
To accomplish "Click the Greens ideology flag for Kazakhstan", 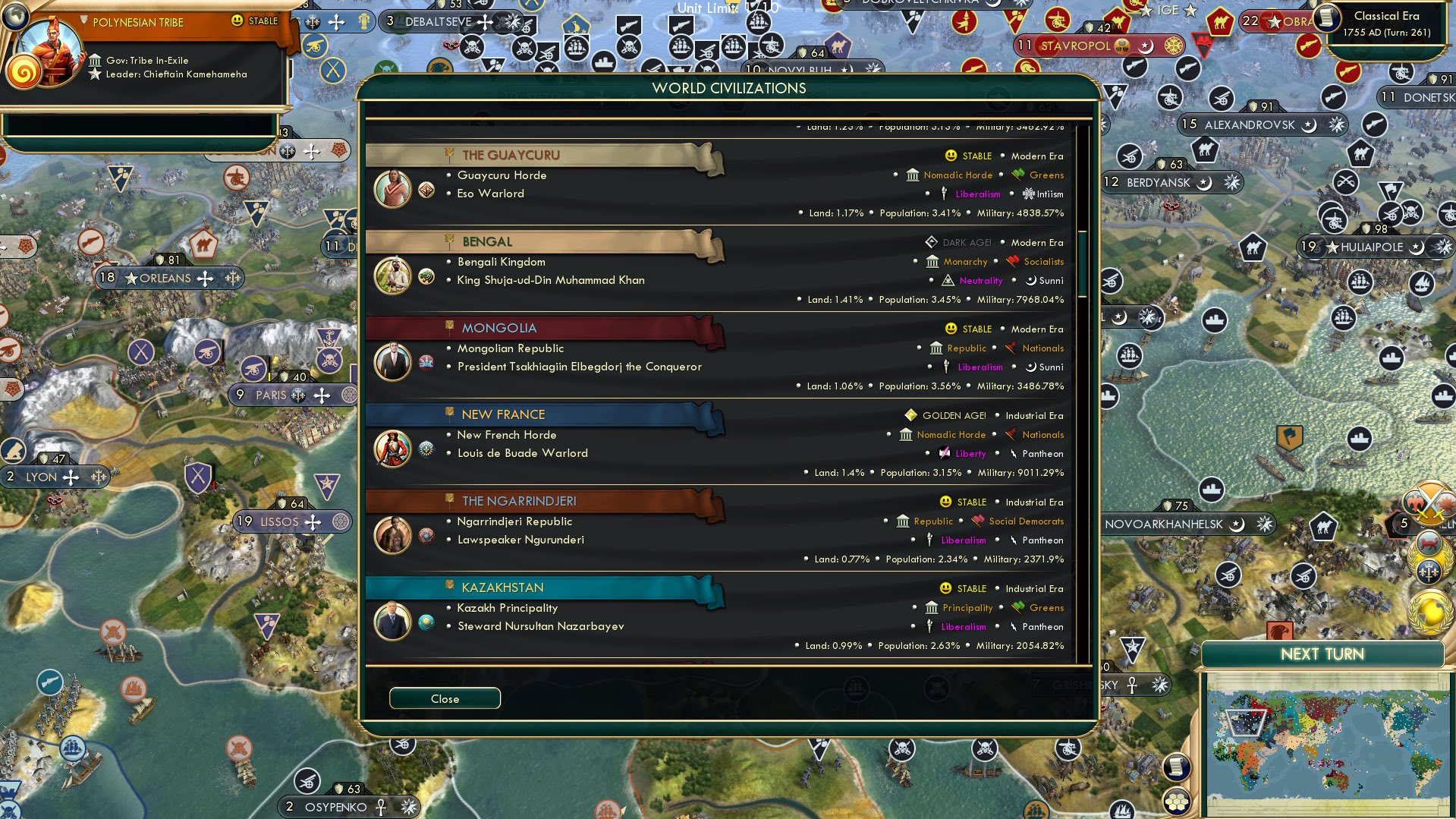I will coord(1017,607).
